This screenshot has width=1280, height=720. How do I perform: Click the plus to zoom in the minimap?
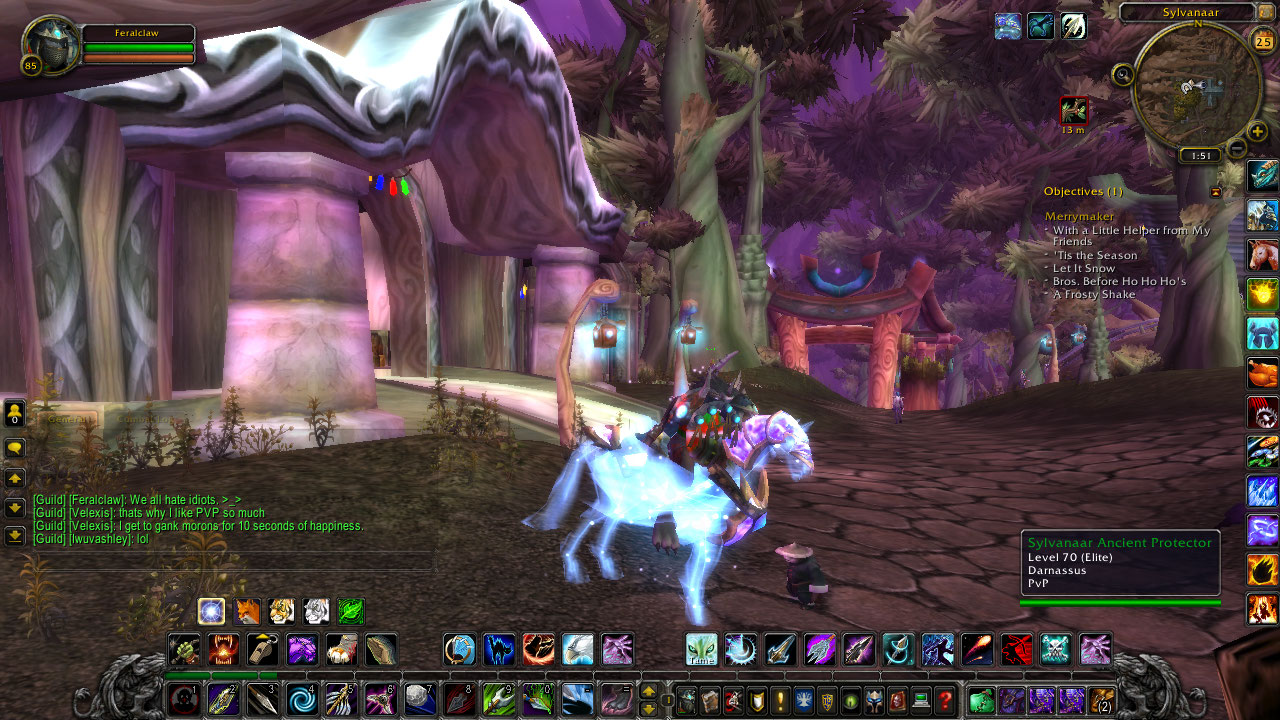pyautogui.click(x=1257, y=130)
